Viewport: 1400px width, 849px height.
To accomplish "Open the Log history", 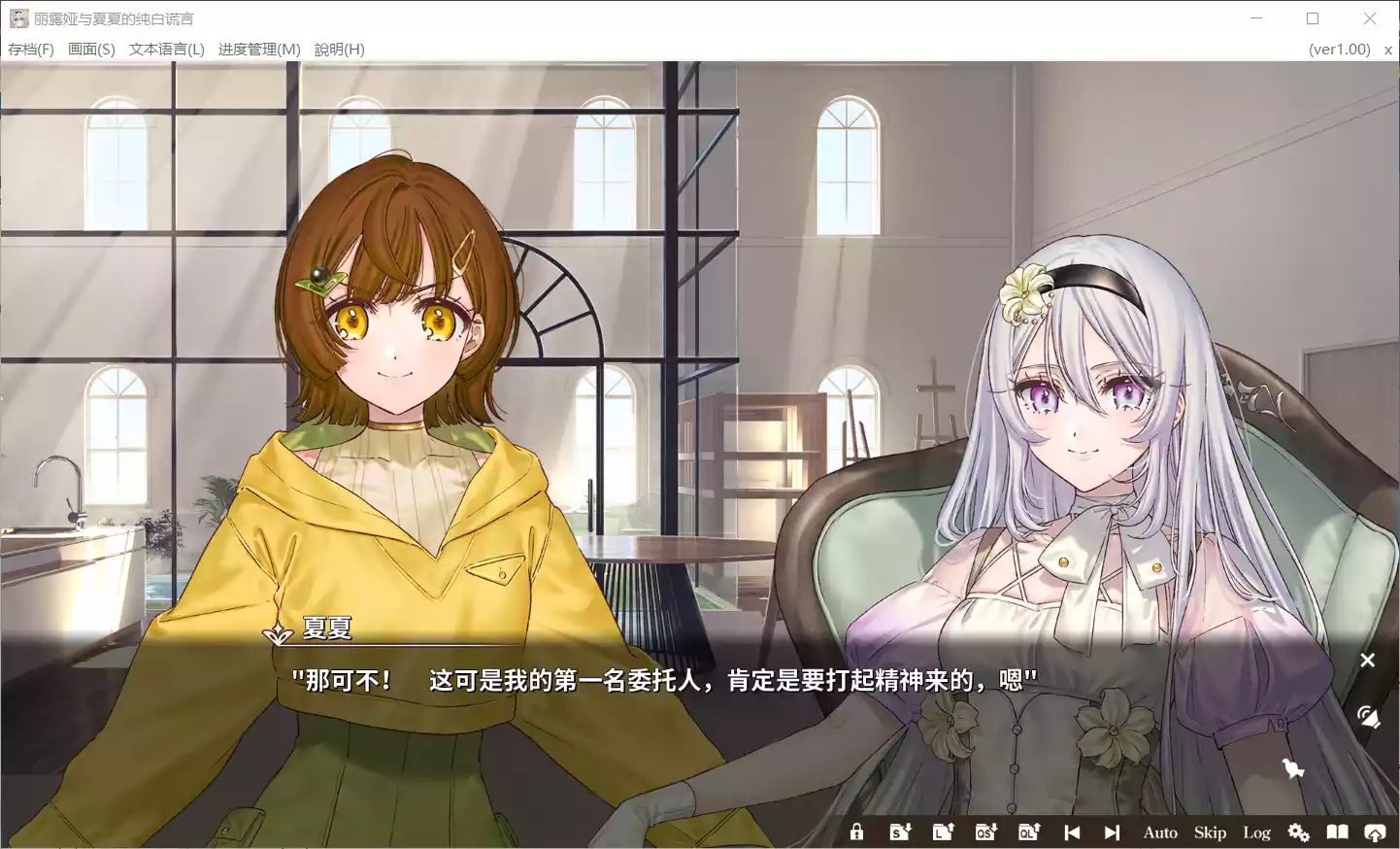I will tap(1256, 832).
